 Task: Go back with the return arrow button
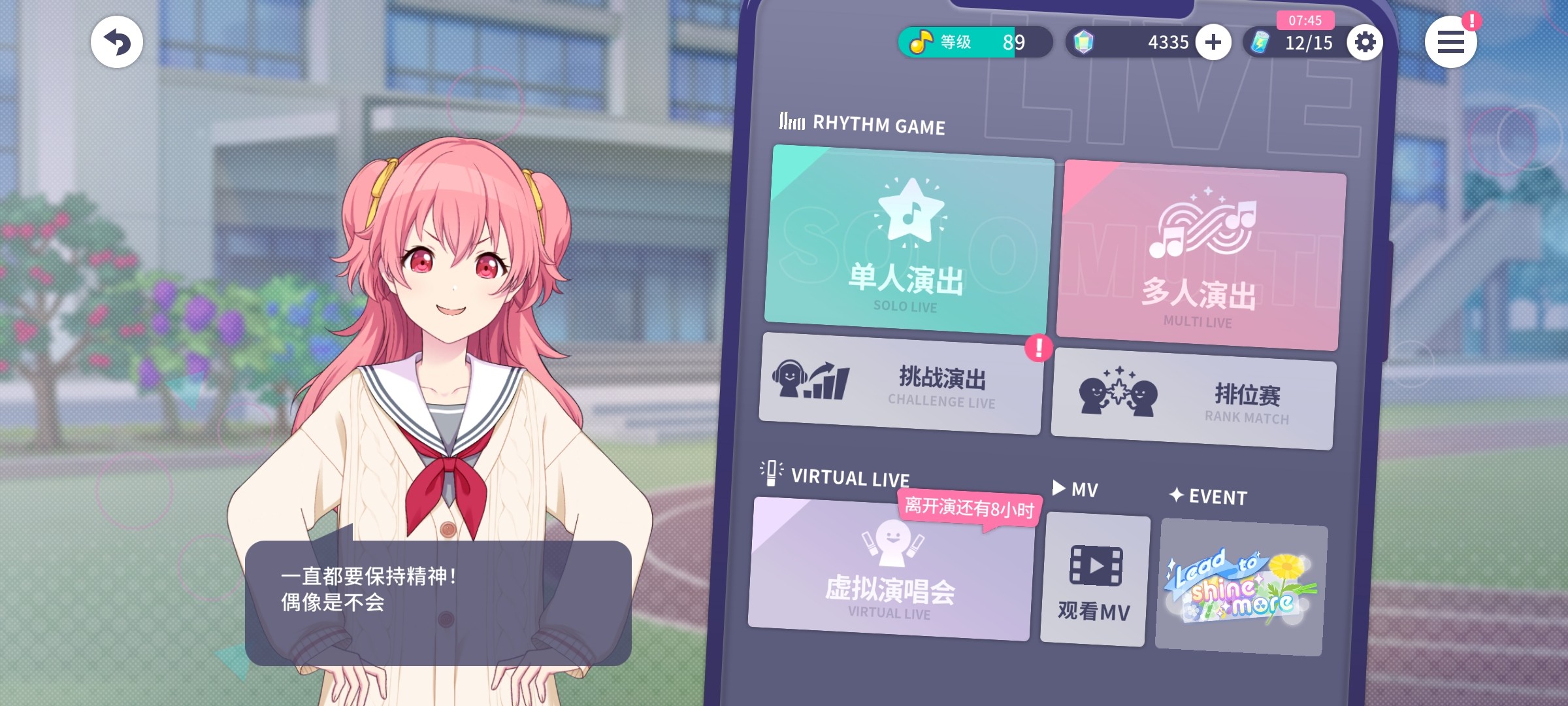pyautogui.click(x=117, y=42)
